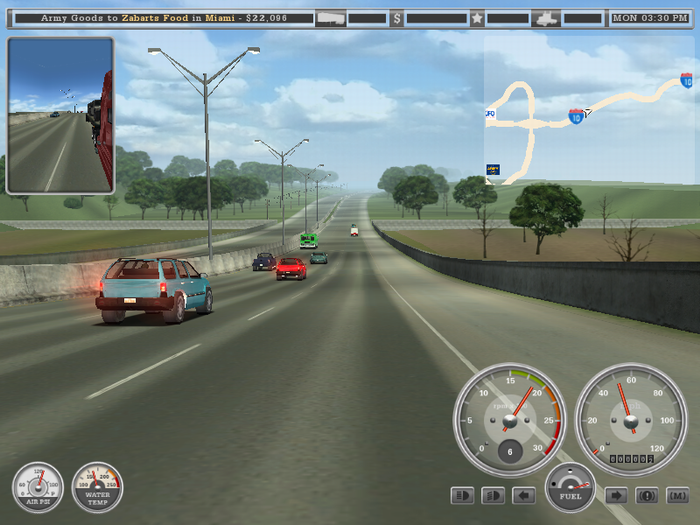700x525 pixels.
Task: Click the trailer icon in top bar
Action: tap(329, 18)
